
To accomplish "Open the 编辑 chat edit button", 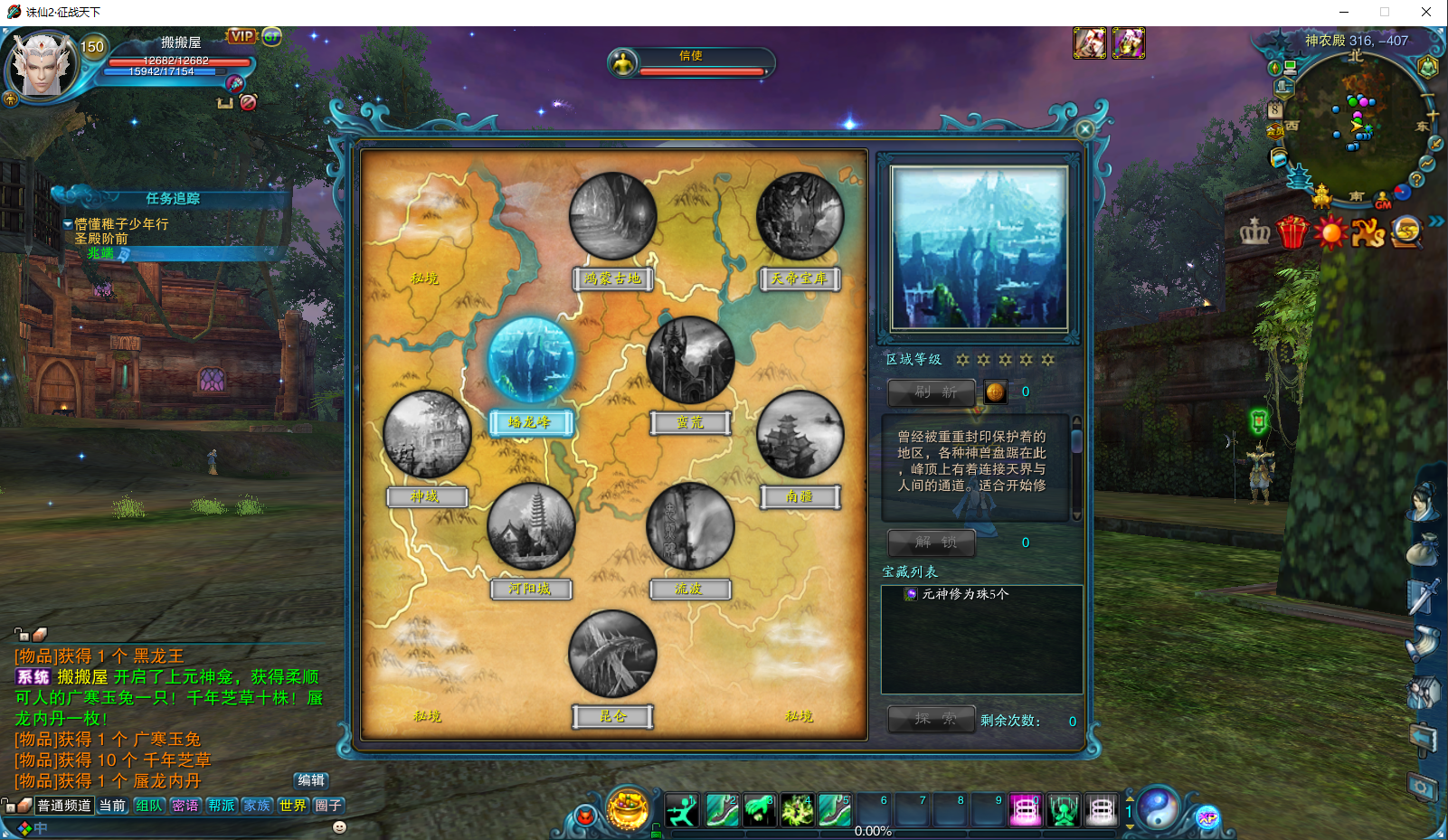I will coord(311,780).
